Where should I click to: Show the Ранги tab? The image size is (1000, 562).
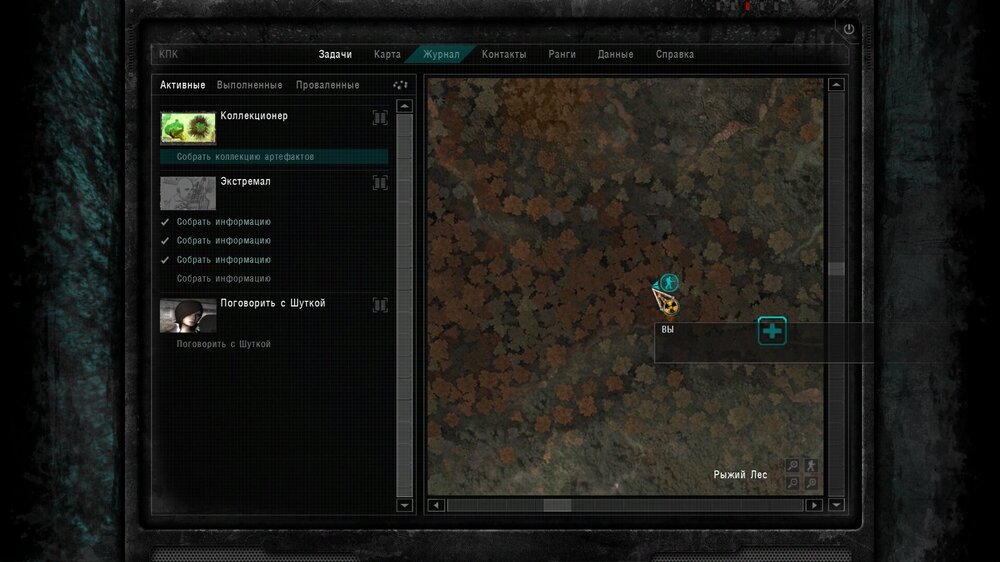(x=562, y=54)
